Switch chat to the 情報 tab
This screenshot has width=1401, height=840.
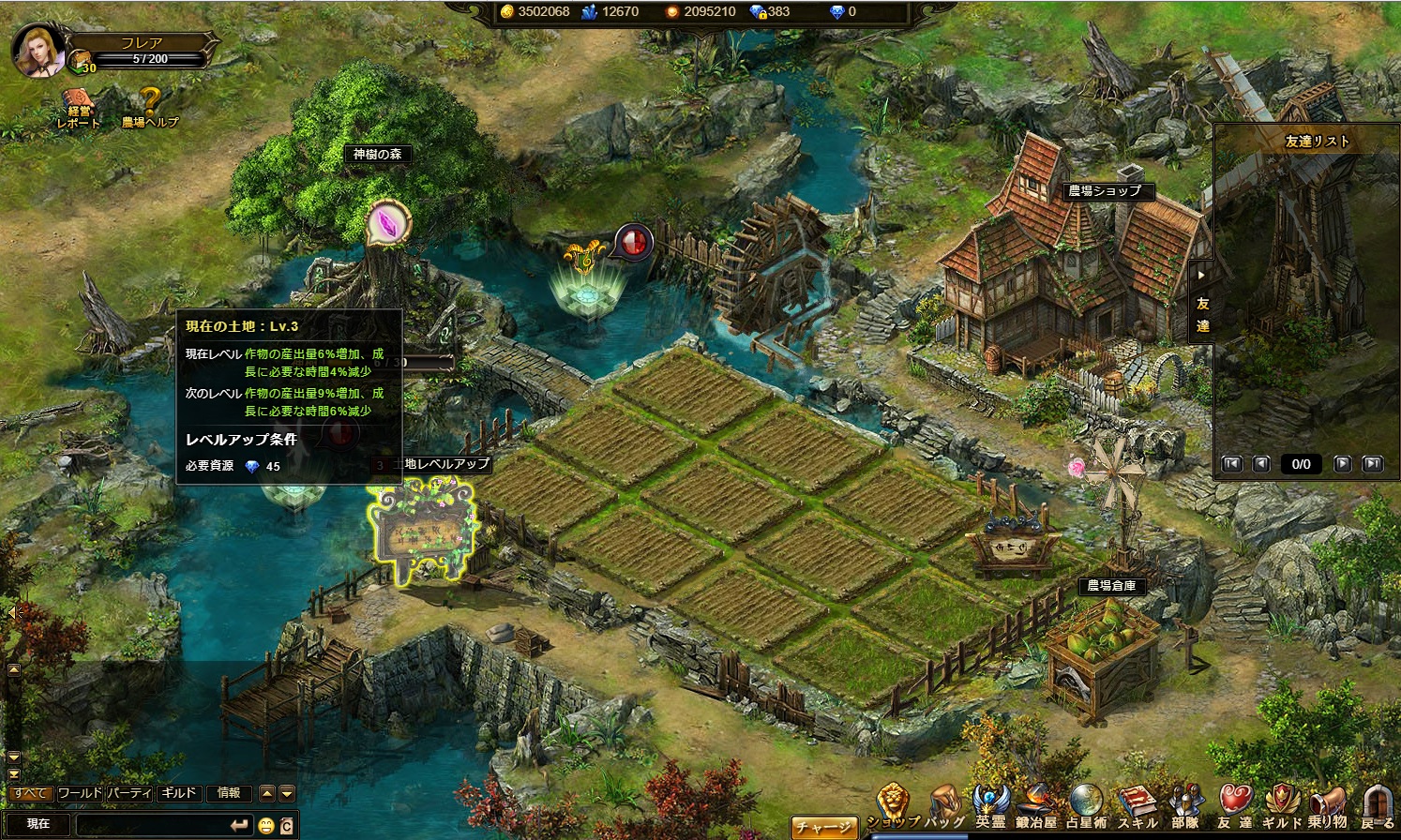click(229, 793)
